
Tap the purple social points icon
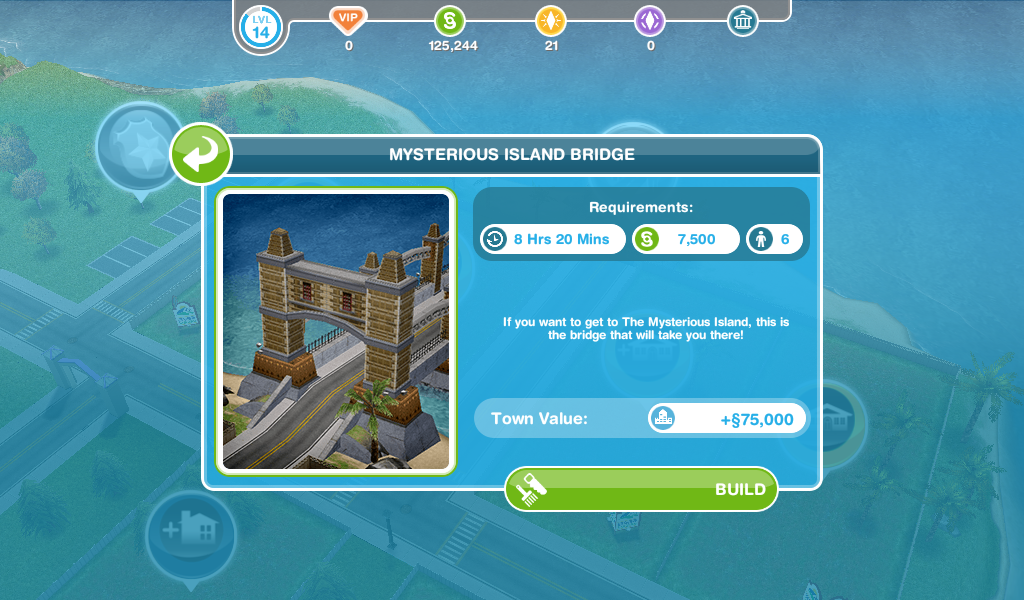[x=650, y=20]
